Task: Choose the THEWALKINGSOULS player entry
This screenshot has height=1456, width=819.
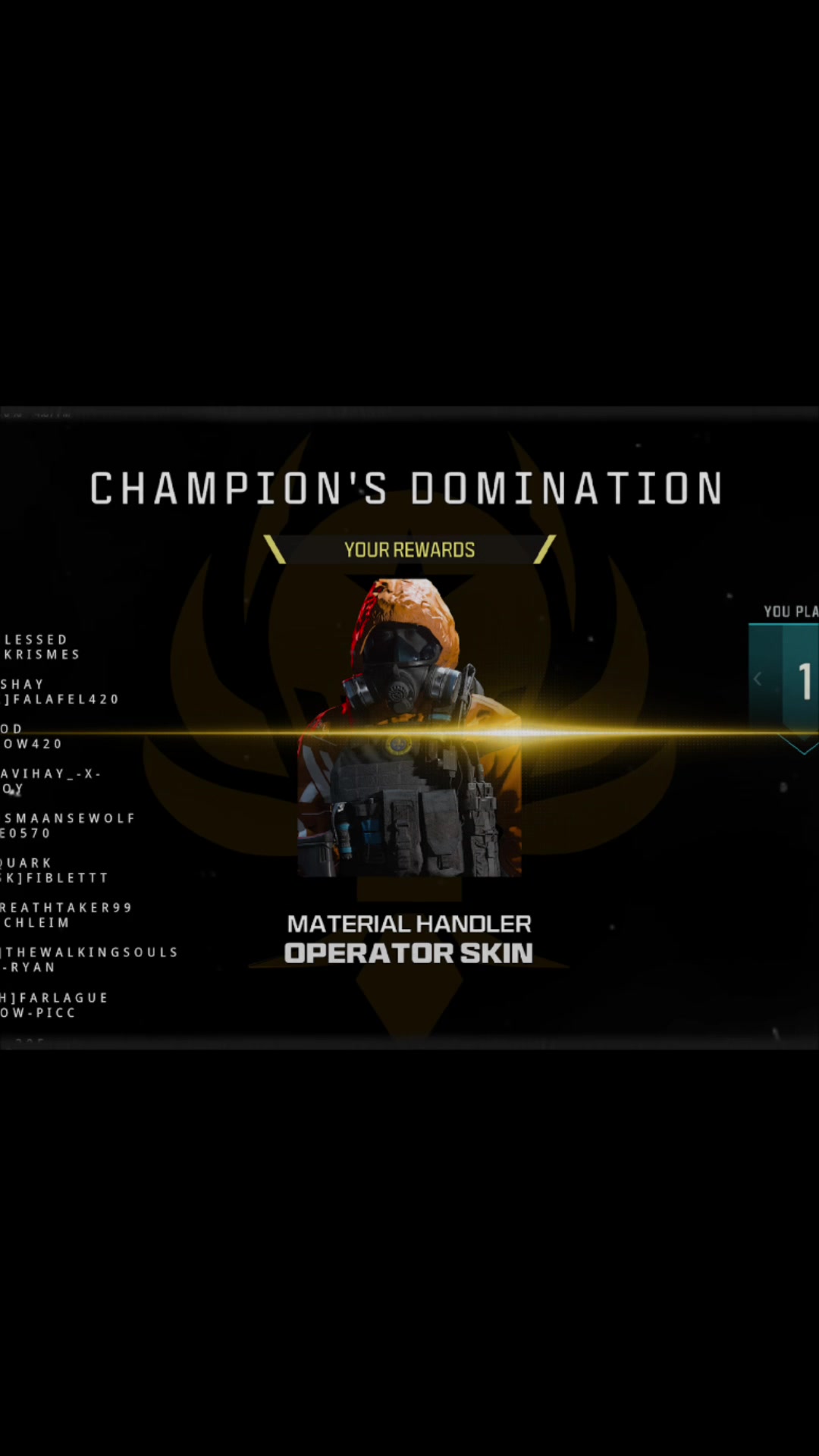Action: tap(91, 952)
